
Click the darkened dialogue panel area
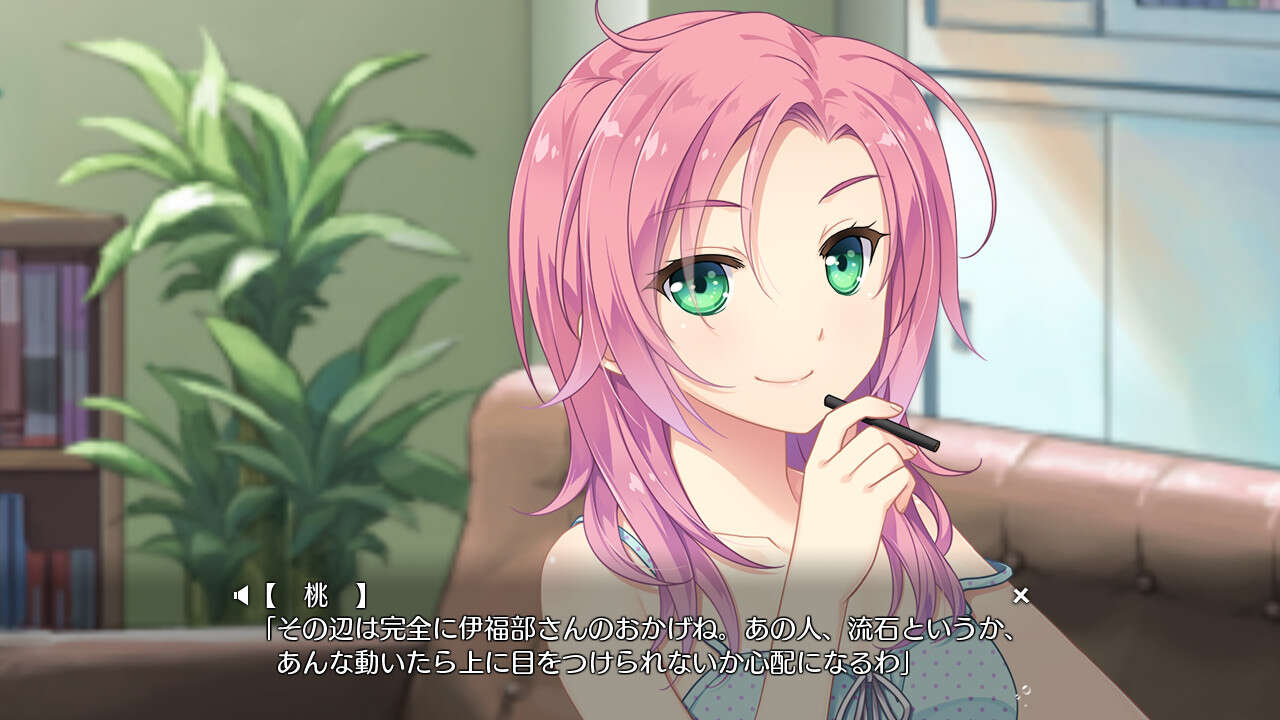coord(640,640)
